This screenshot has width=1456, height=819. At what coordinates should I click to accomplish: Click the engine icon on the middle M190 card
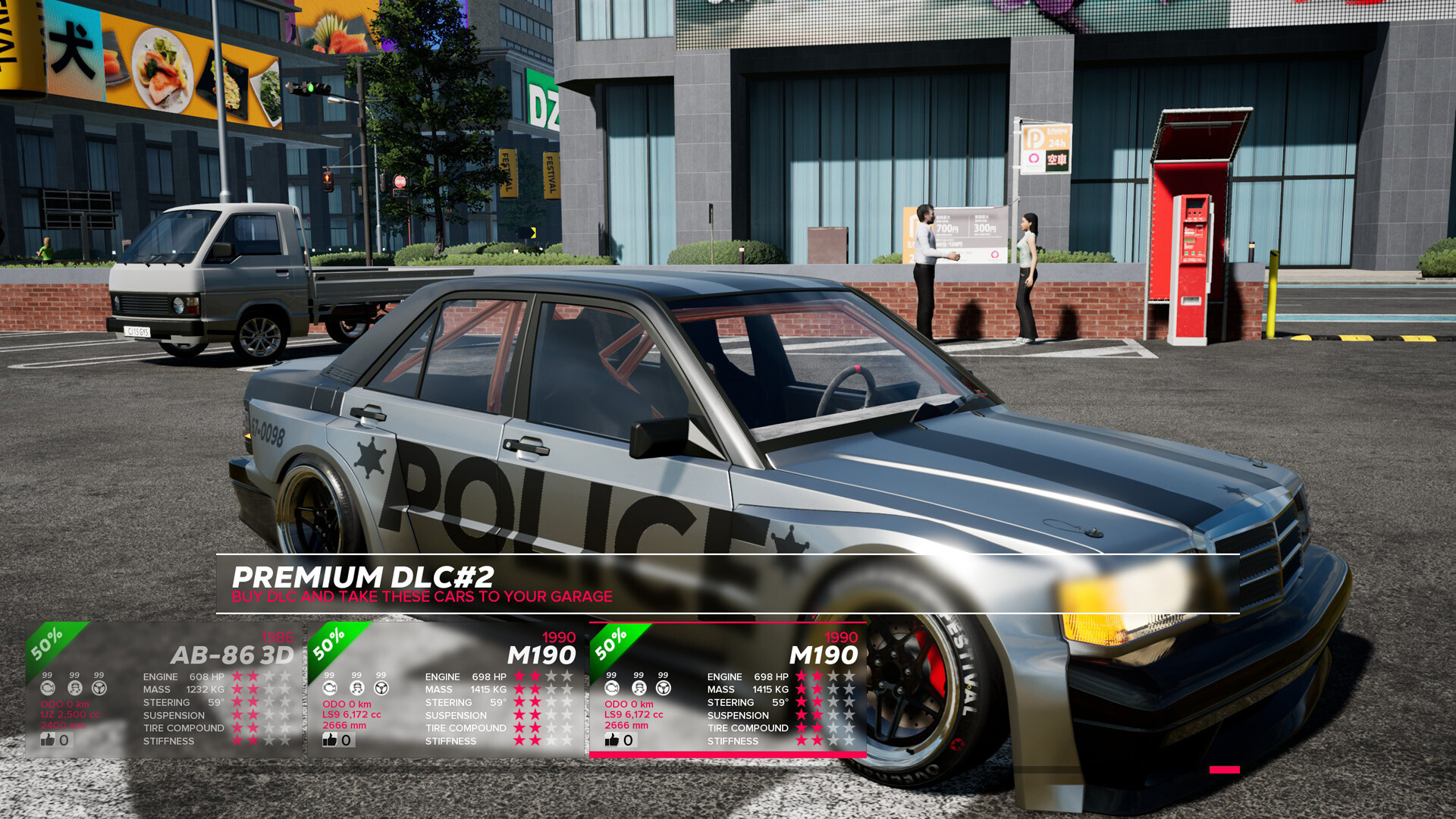point(329,688)
